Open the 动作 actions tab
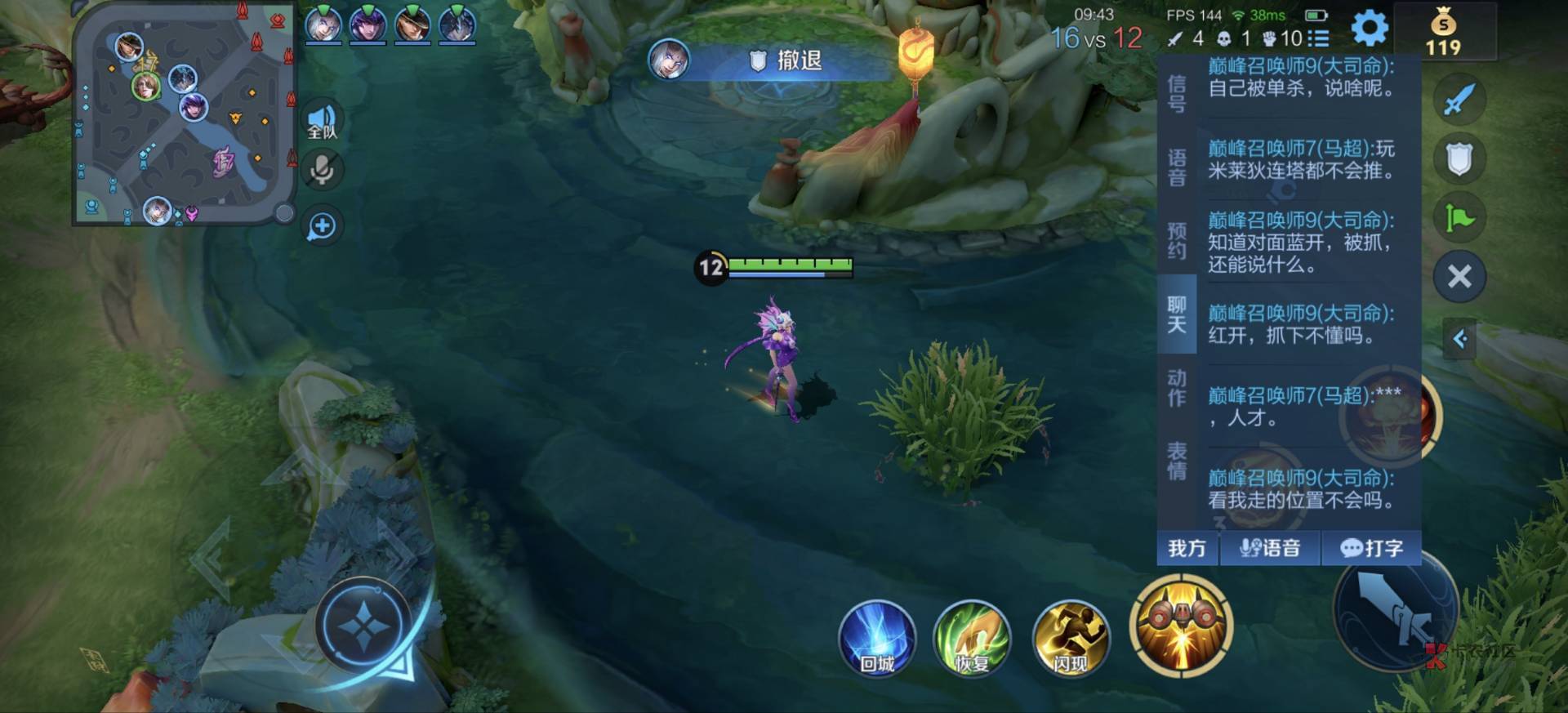The height and width of the screenshot is (713, 1568). tap(1177, 388)
